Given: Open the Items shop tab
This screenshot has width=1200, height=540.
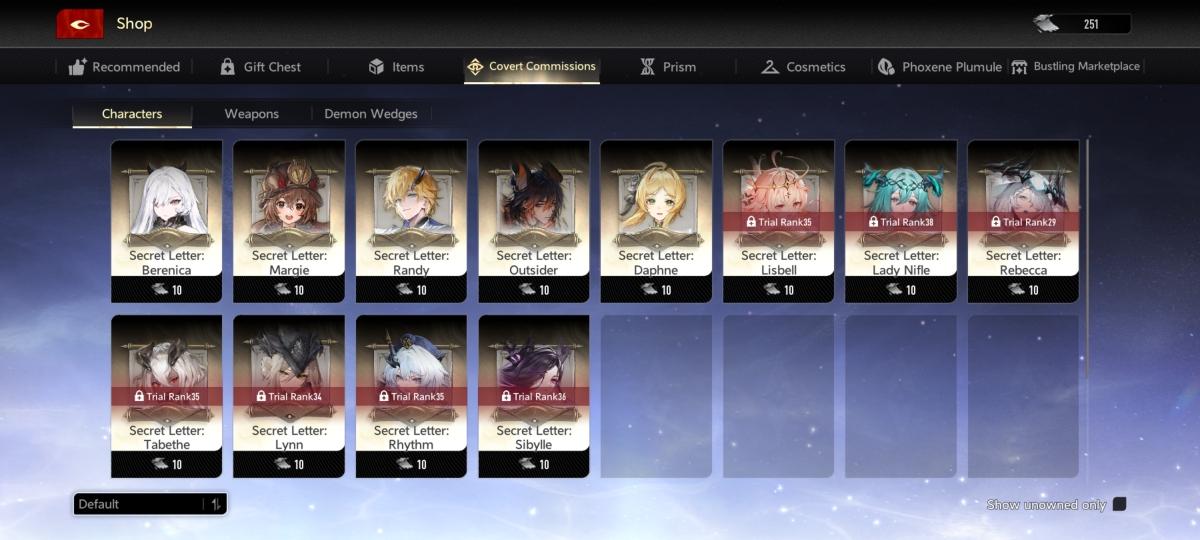Looking at the screenshot, I should pos(396,67).
